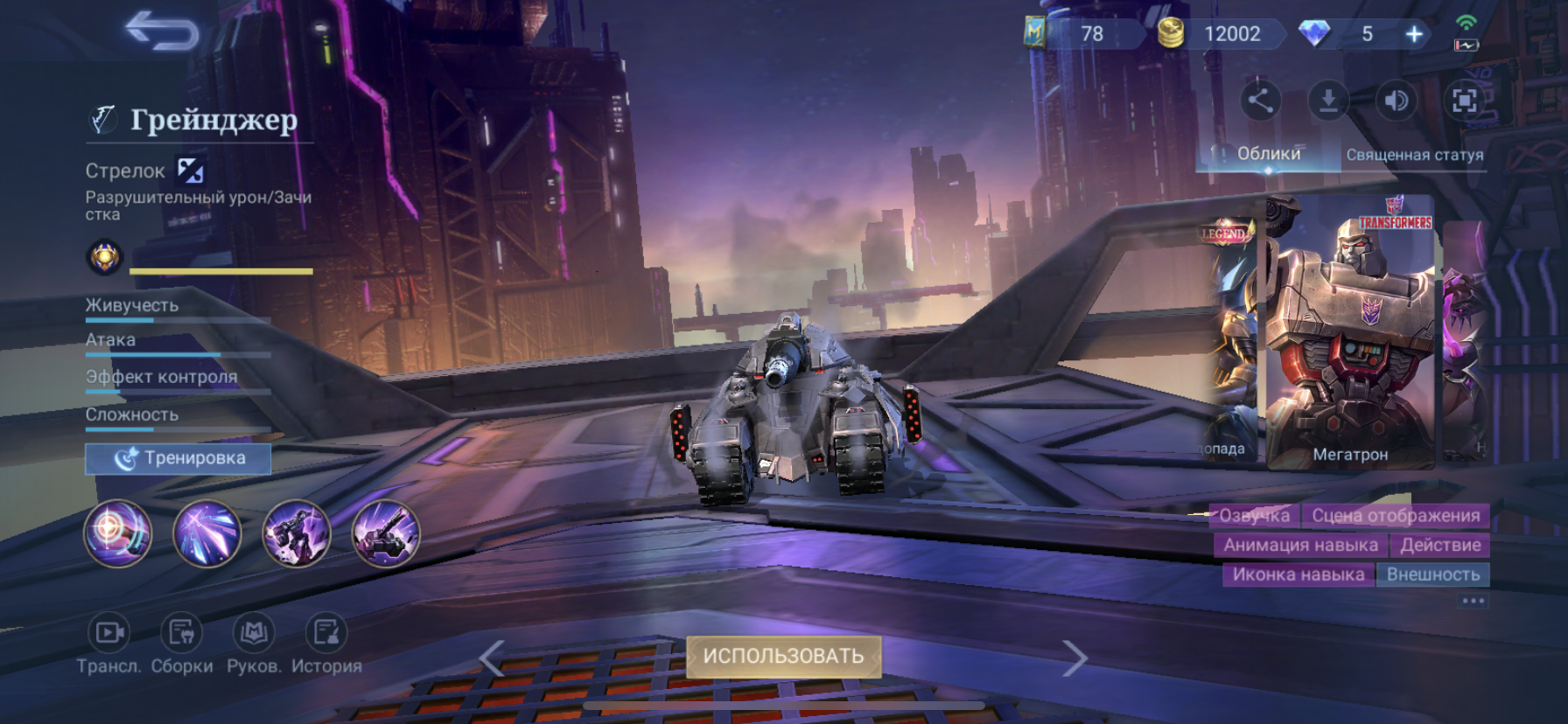This screenshot has height=724, width=1568.
Task: Open the Трансл. broadcast icon
Action: coord(108,633)
